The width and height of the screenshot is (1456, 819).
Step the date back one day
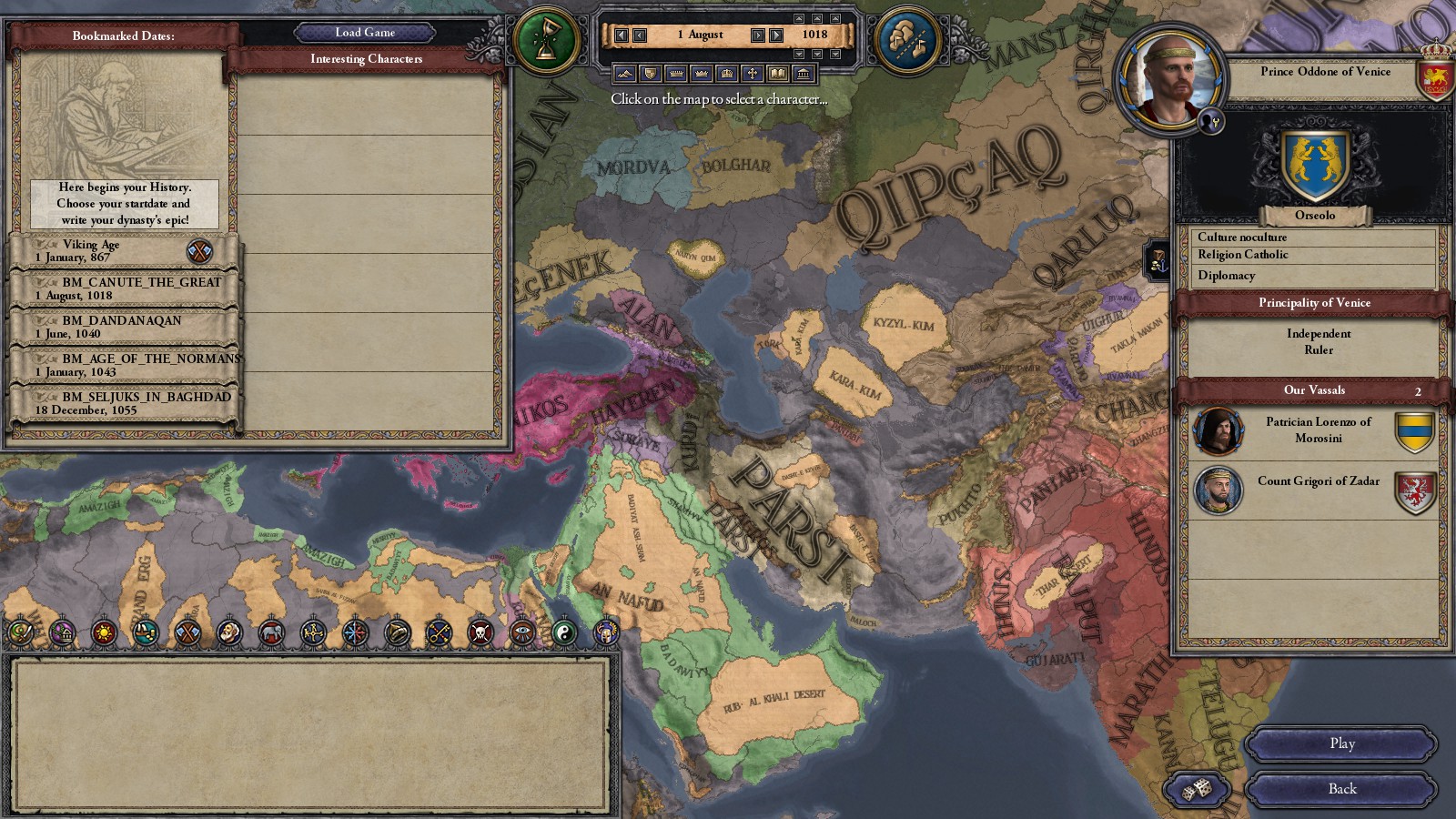click(x=639, y=35)
